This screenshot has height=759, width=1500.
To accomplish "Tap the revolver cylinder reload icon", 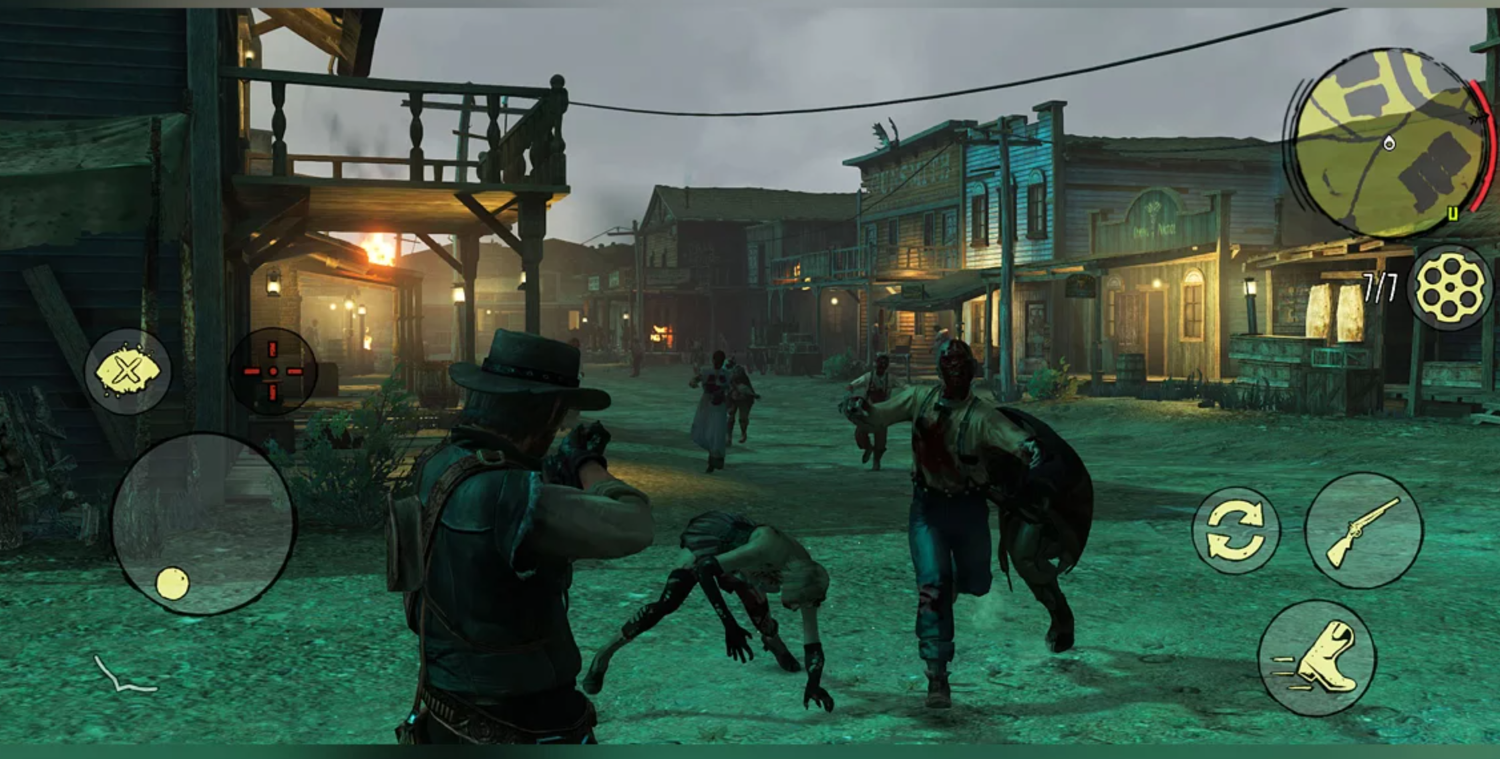I will [1450, 287].
